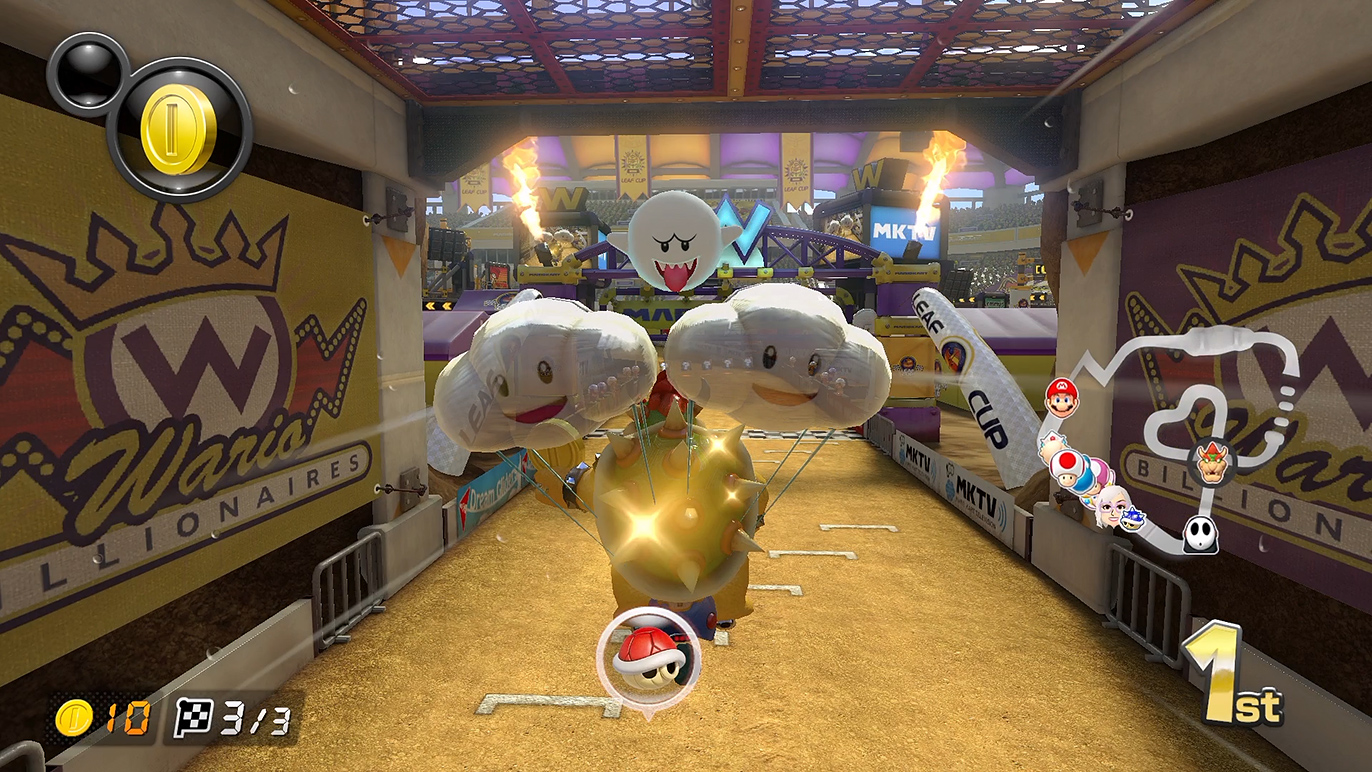This screenshot has width=1372, height=772.
Task: Click the incoming red shell warning icon
Action: pyautogui.click(x=648, y=656)
